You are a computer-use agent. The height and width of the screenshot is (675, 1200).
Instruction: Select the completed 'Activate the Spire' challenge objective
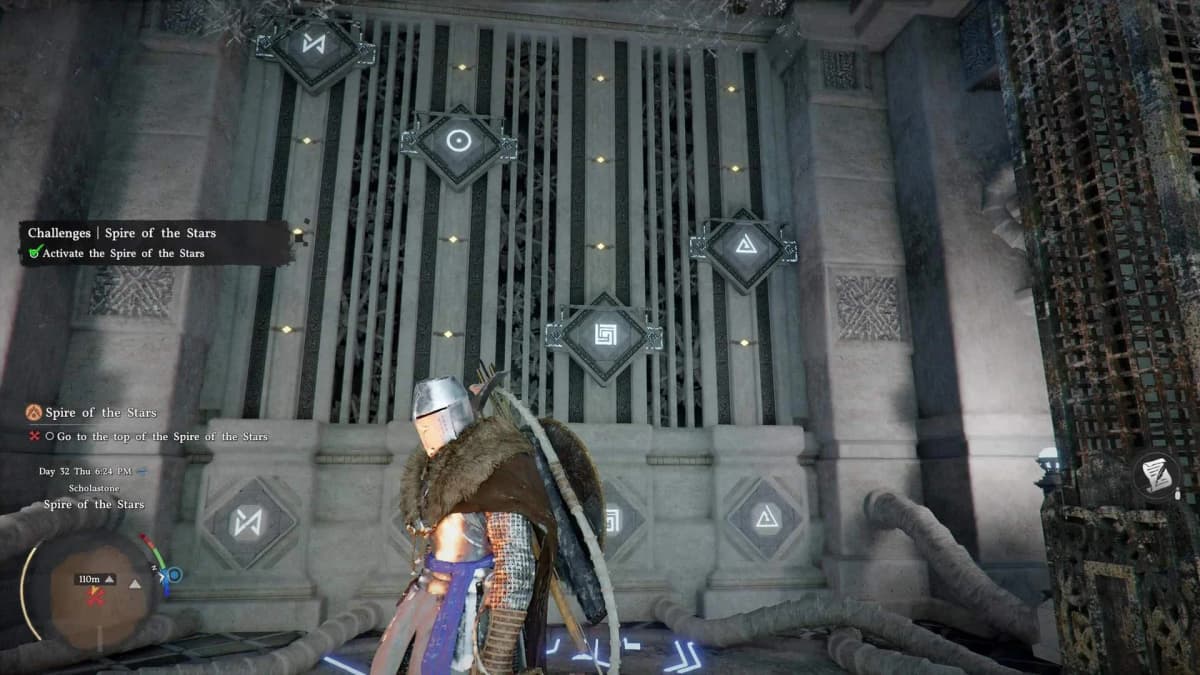(123, 254)
